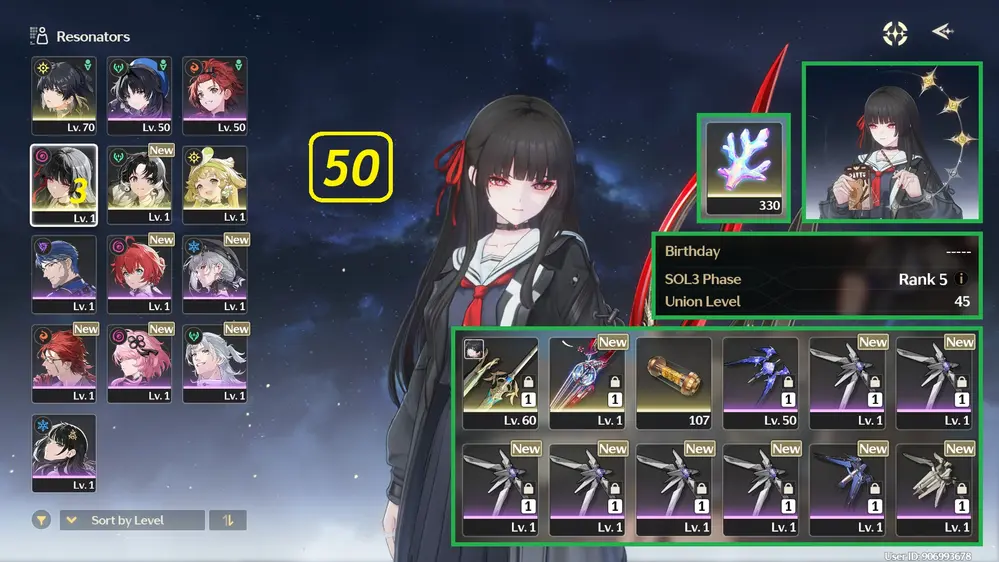Select the Lv. 60 golden sword weapon
The image size is (999, 562).
[x=501, y=382]
